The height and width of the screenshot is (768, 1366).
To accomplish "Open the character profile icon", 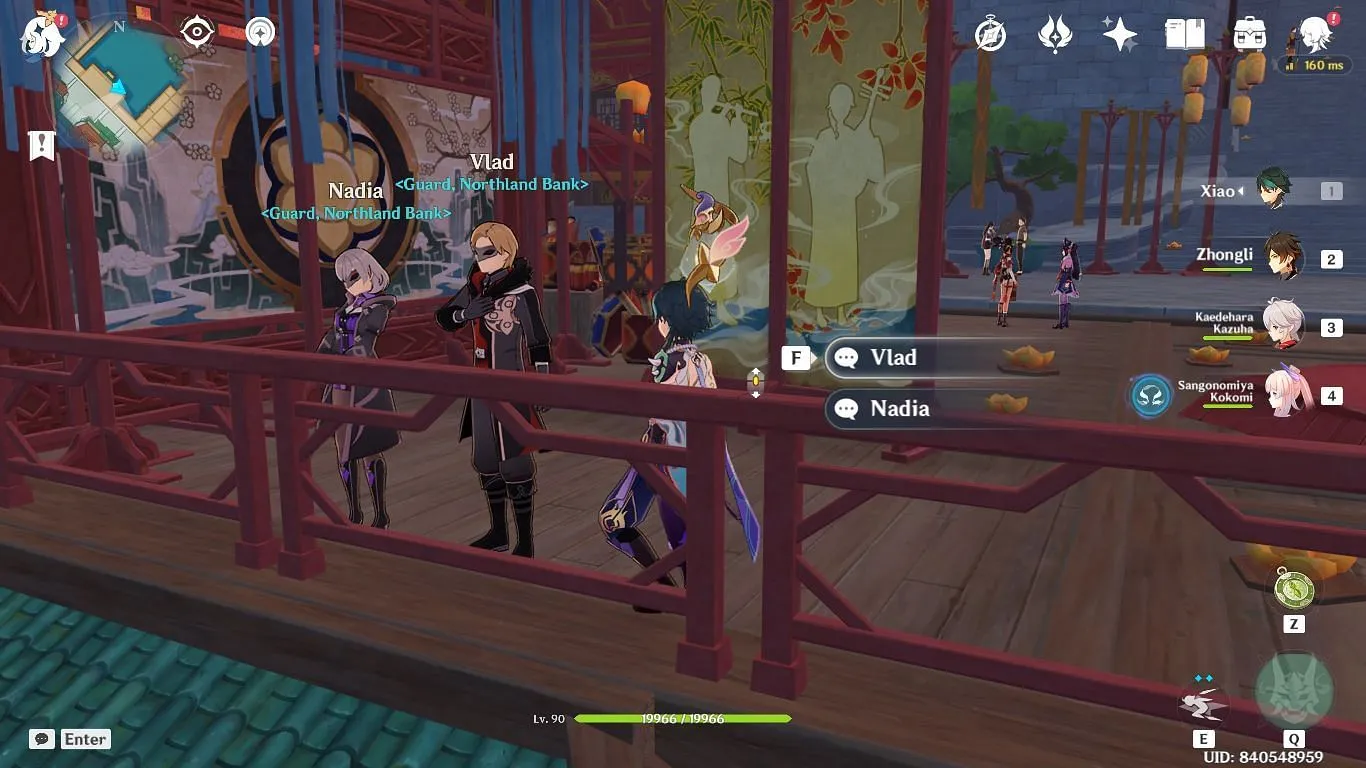I will point(1314,35).
